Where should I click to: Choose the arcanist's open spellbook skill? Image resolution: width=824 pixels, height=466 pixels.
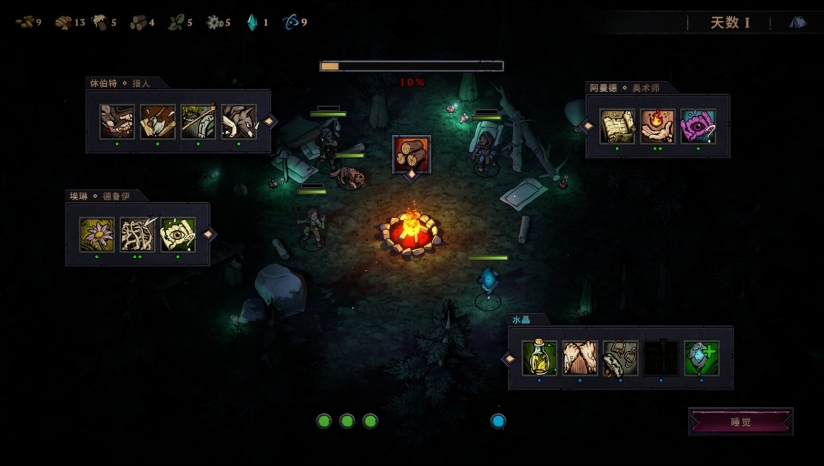[617, 127]
